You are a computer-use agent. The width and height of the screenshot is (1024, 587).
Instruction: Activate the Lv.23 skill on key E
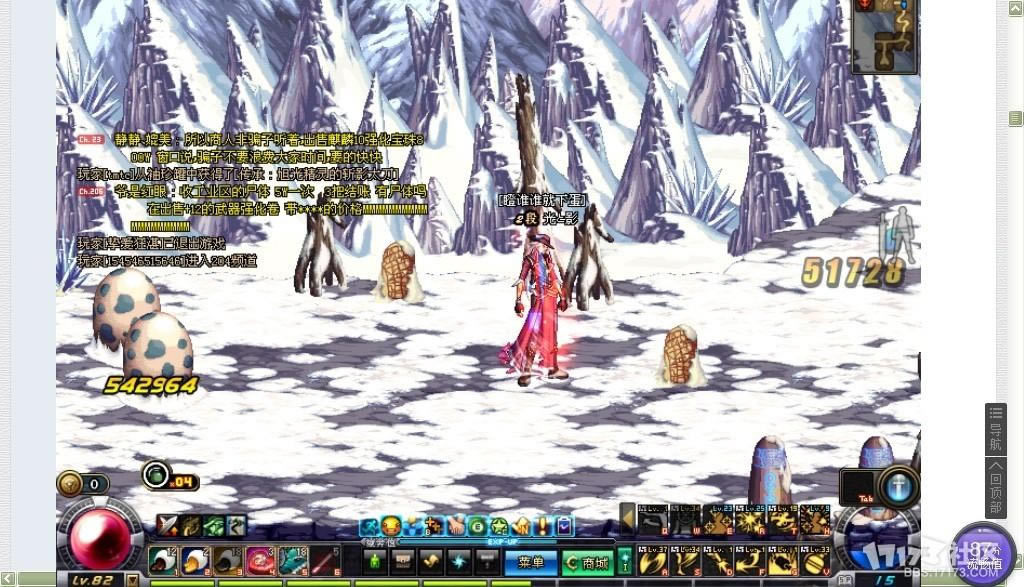pos(718,518)
